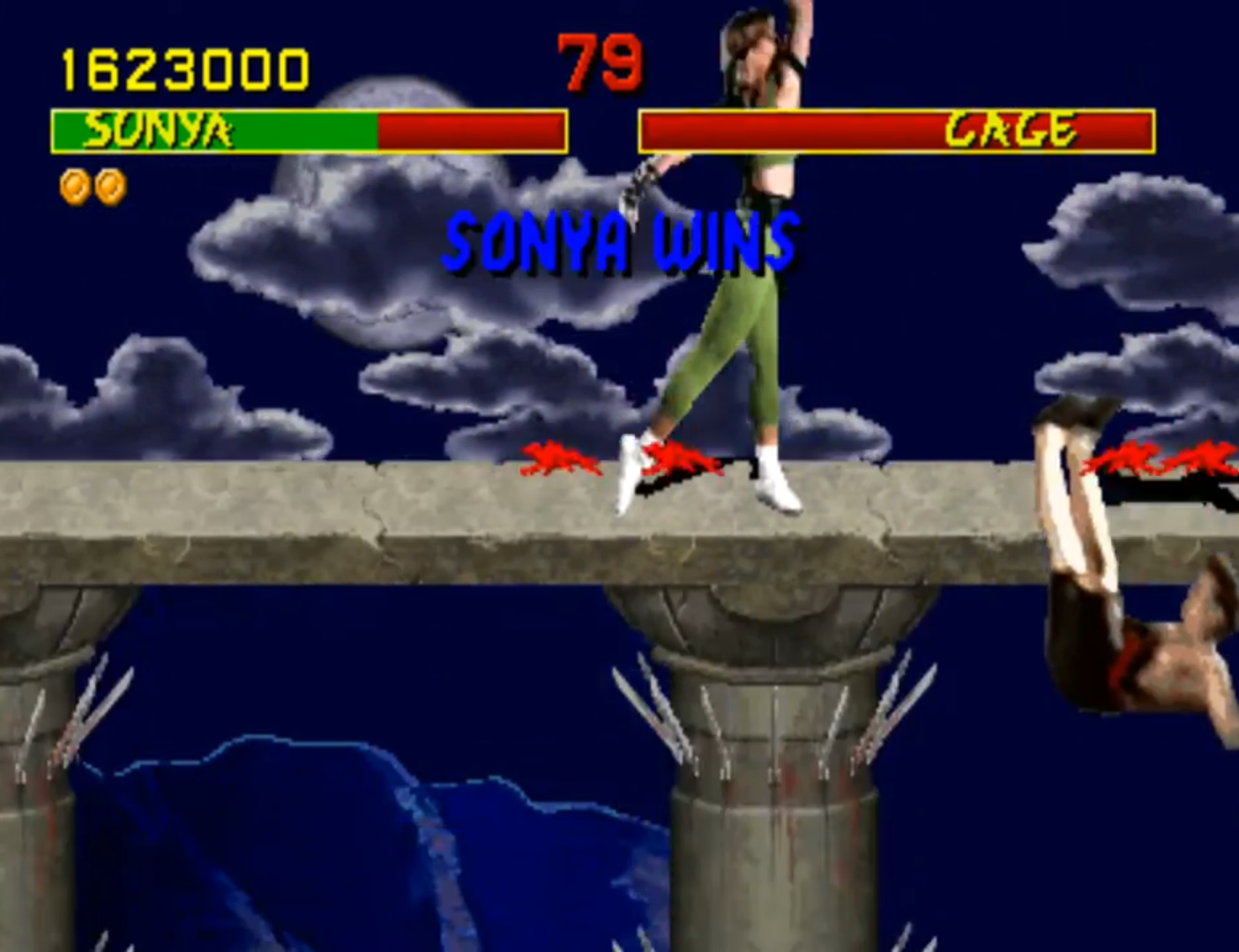Click the blood splatter at the bridge edge
The height and width of the screenshot is (952, 1239).
pos(1146,458)
